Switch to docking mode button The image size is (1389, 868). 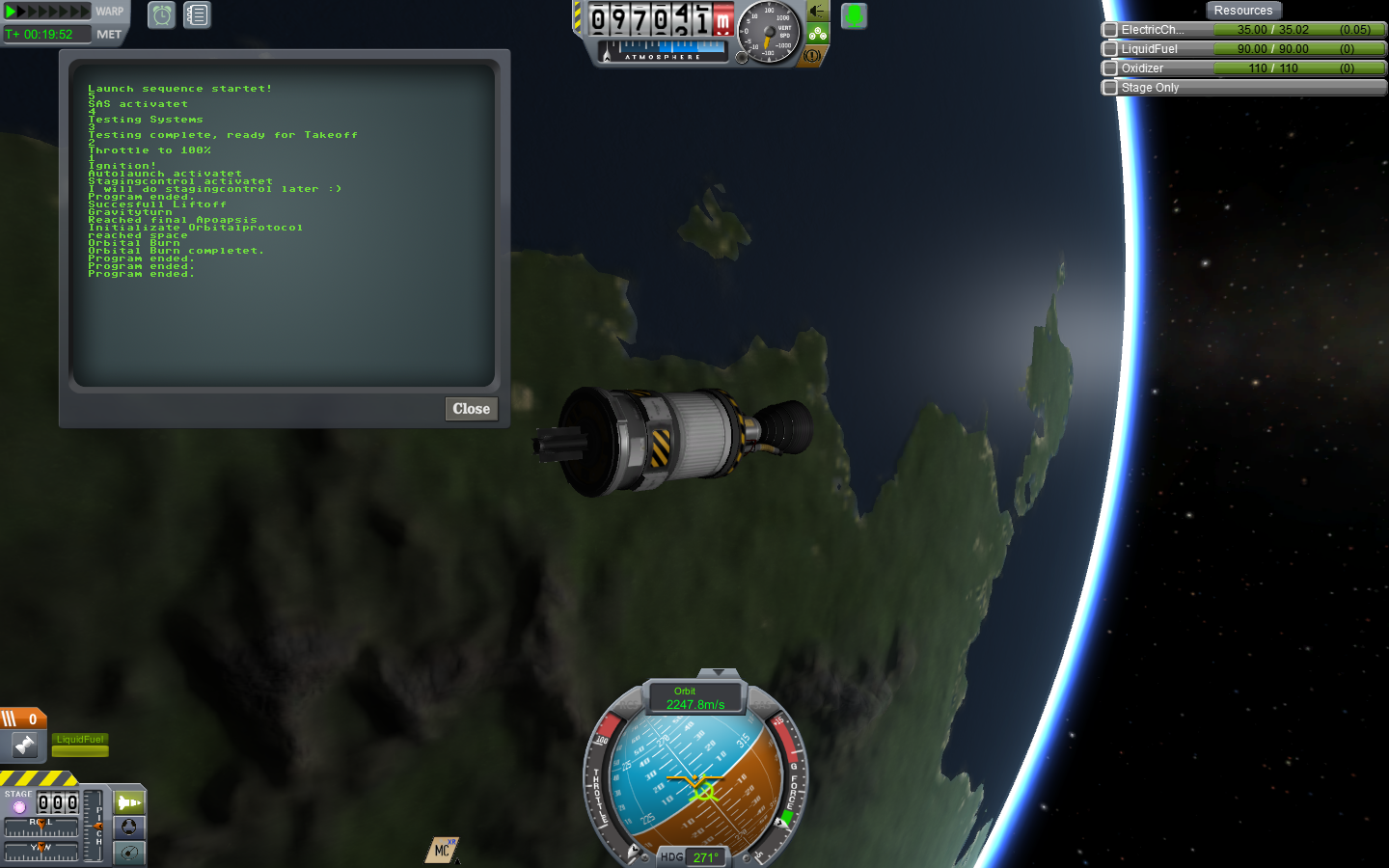tap(129, 827)
